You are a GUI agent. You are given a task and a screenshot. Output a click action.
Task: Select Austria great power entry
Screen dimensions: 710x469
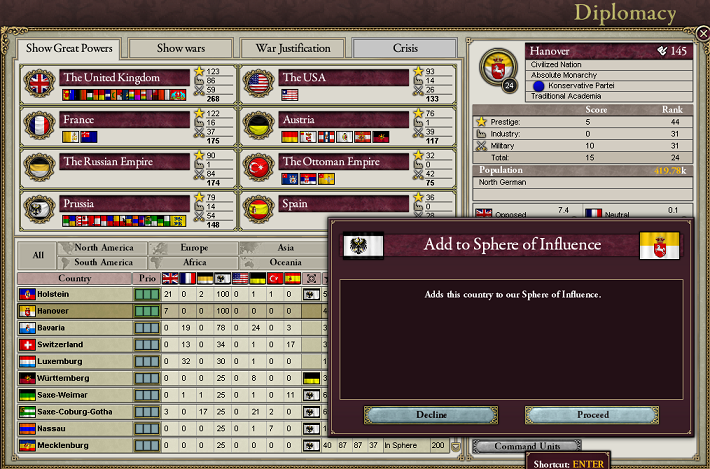(343, 119)
